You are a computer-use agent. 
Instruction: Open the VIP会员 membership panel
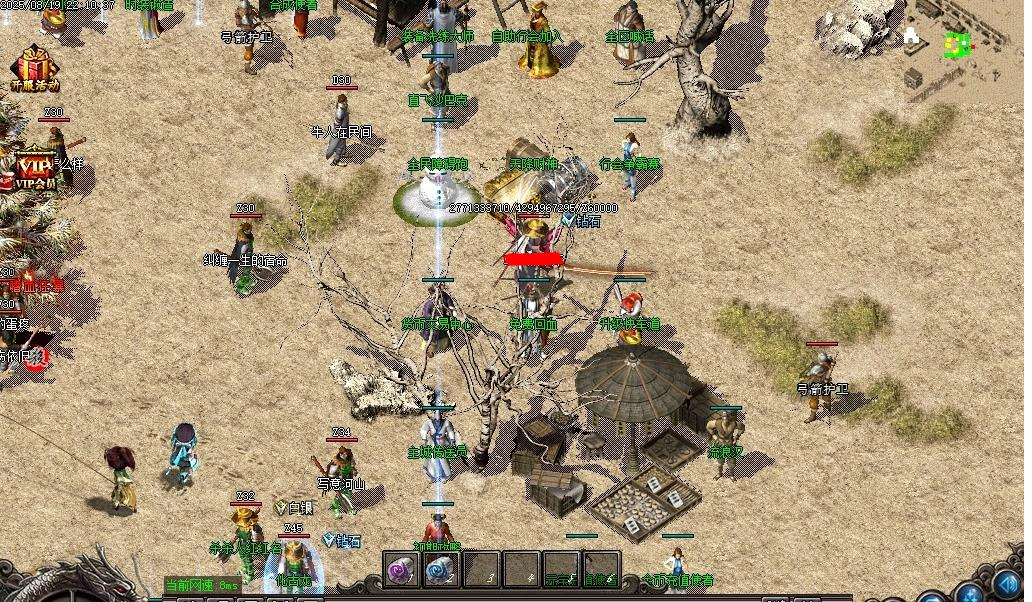click(x=34, y=170)
